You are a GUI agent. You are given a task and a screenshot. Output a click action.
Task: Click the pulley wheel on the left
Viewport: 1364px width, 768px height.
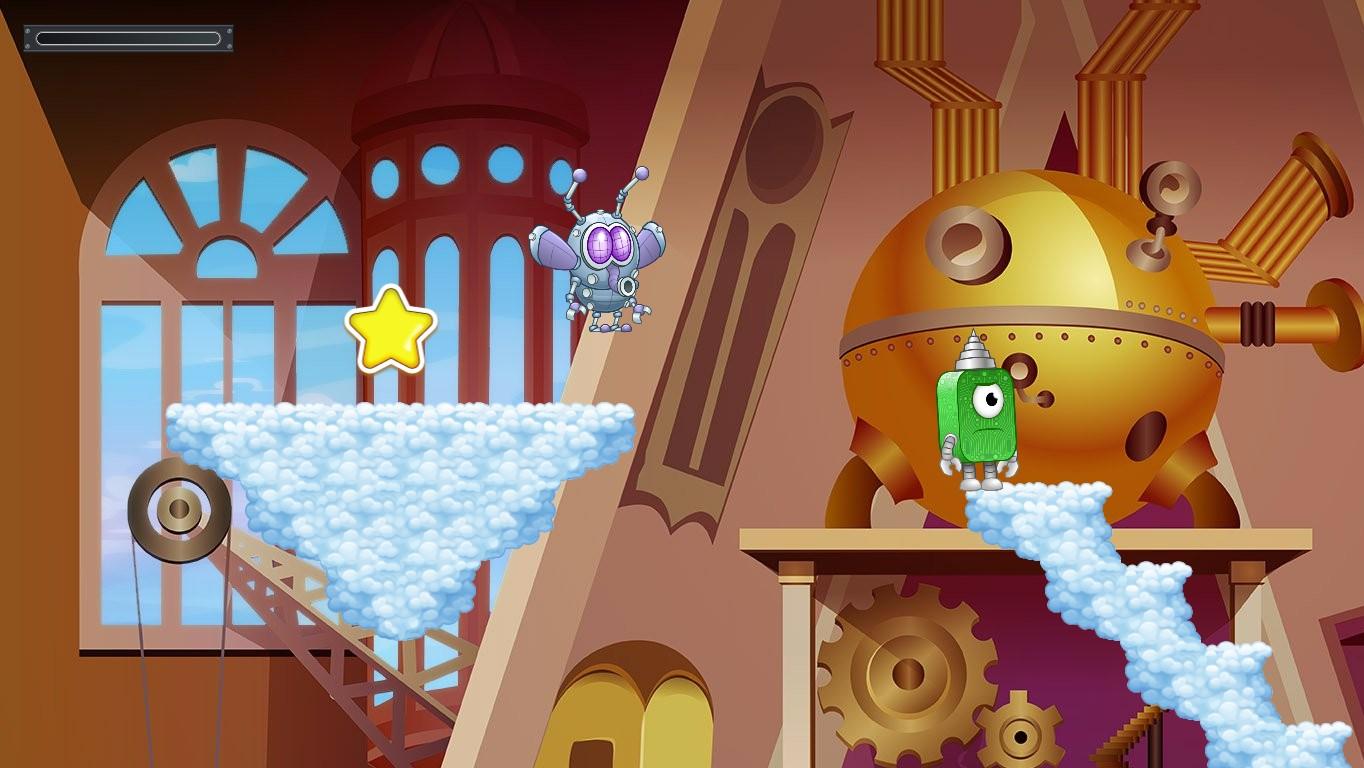[x=178, y=512]
